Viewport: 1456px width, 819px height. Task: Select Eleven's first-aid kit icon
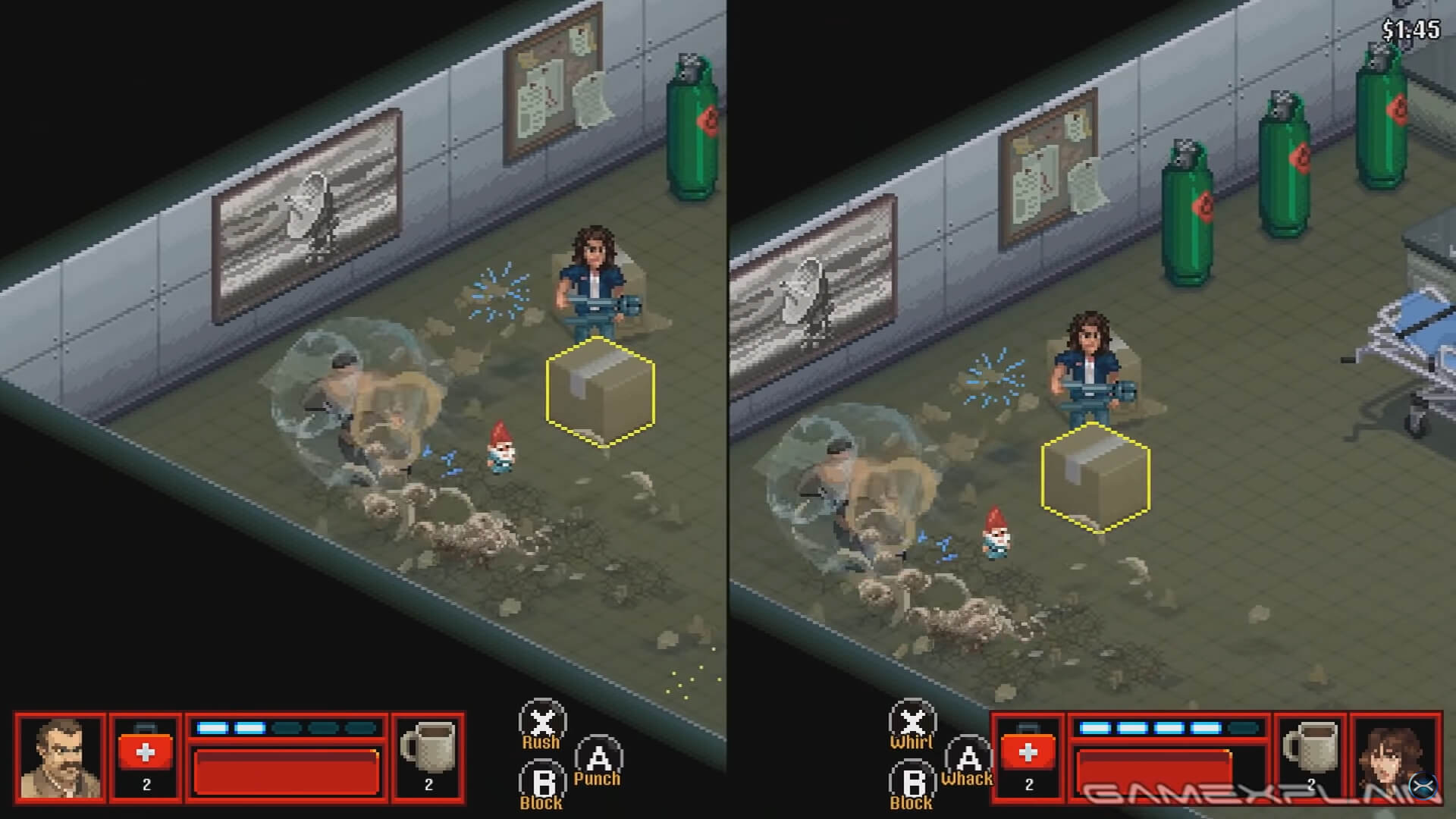tap(1030, 754)
